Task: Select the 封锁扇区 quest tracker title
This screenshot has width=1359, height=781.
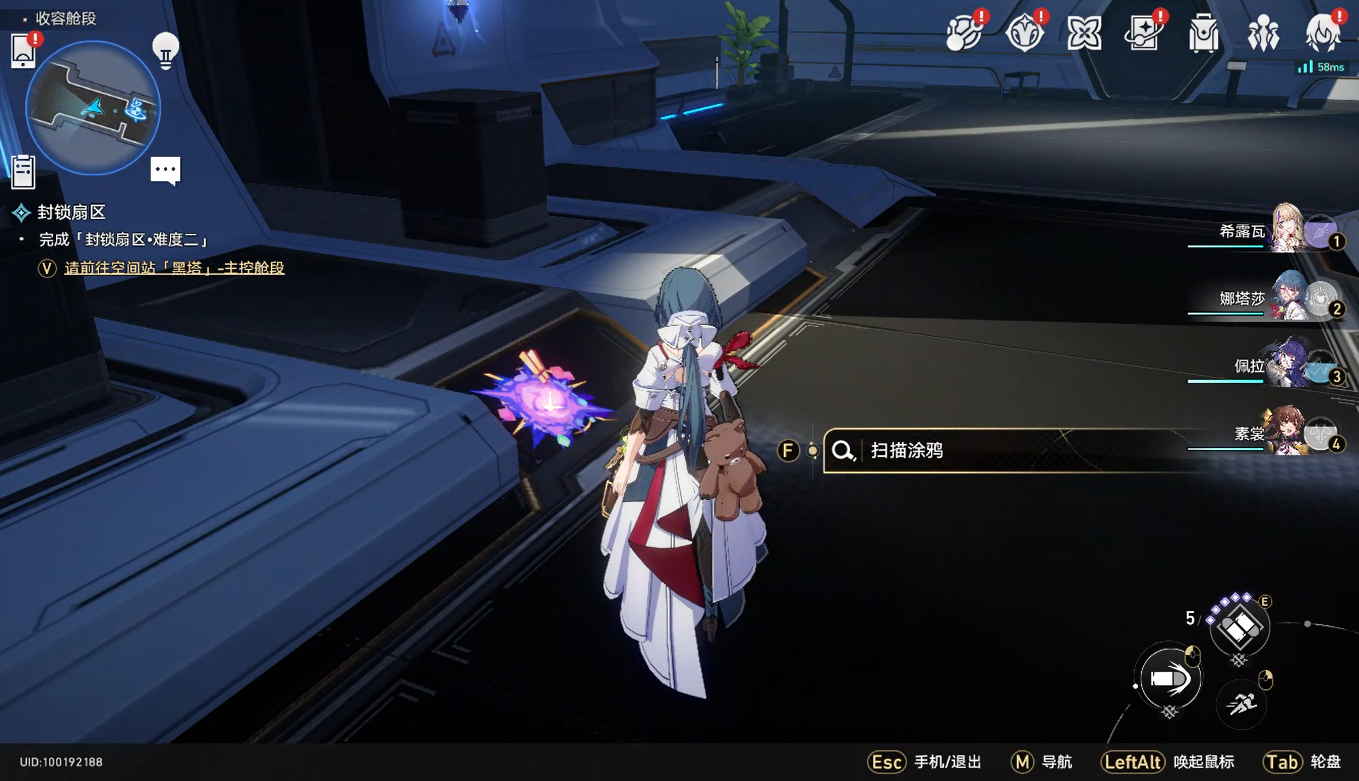Action: point(71,212)
